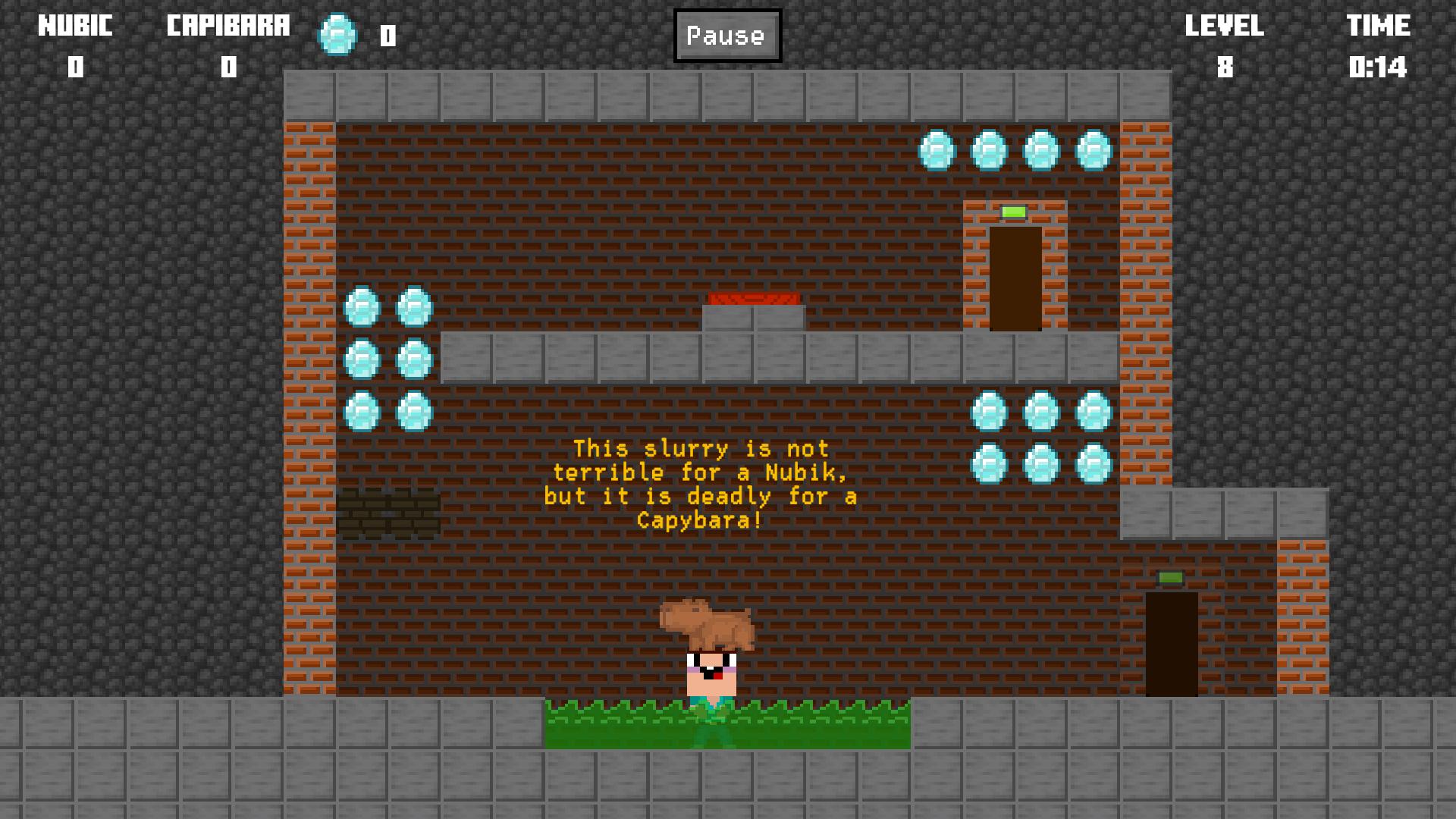Collect the top-left diamond in the upper-right cluster
This screenshot has width=1456, height=819.
click(937, 149)
